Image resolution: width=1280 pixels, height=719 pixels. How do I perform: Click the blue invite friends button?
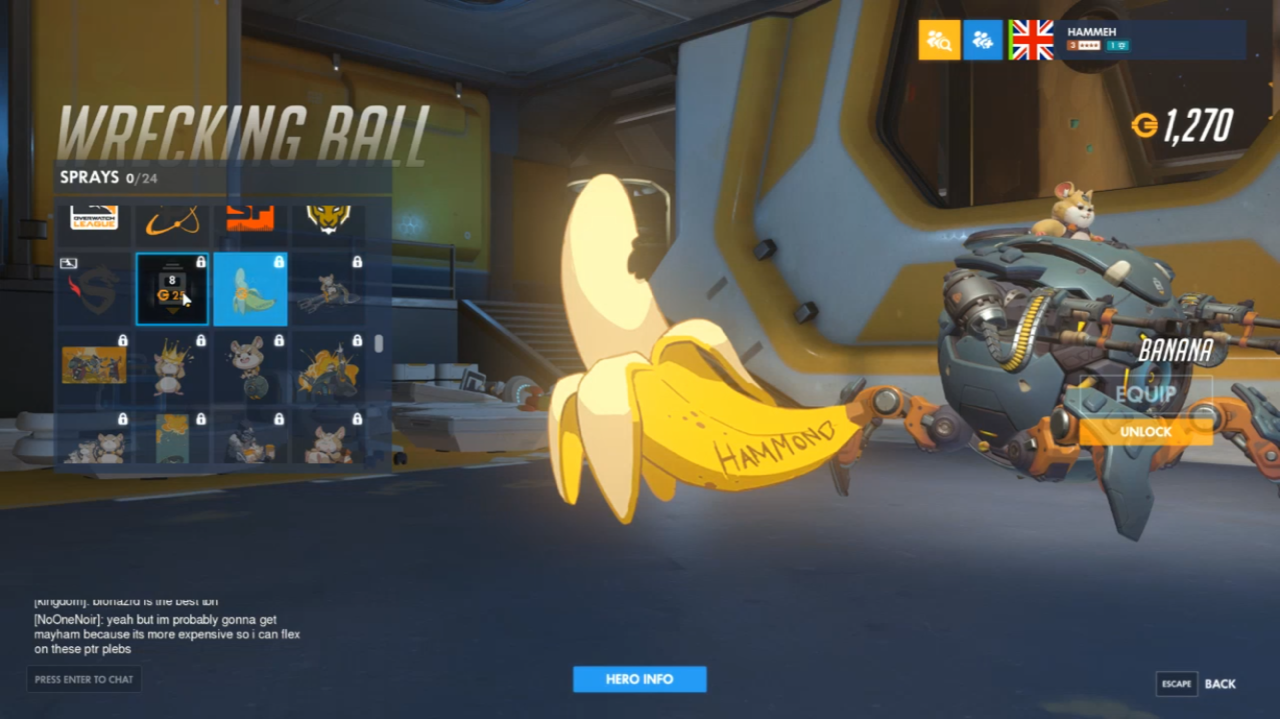click(x=983, y=40)
